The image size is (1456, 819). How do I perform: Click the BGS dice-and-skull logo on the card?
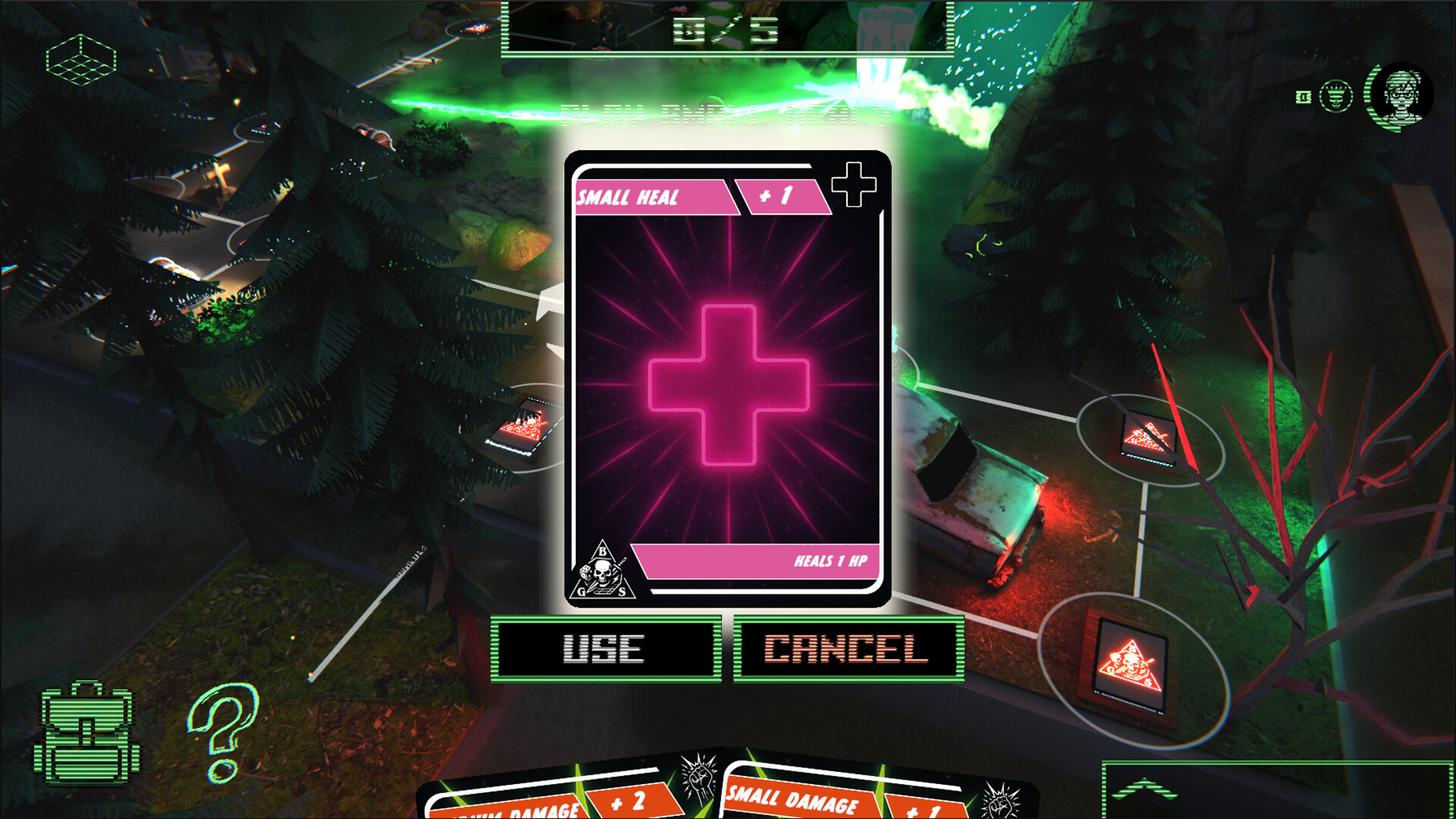click(603, 574)
